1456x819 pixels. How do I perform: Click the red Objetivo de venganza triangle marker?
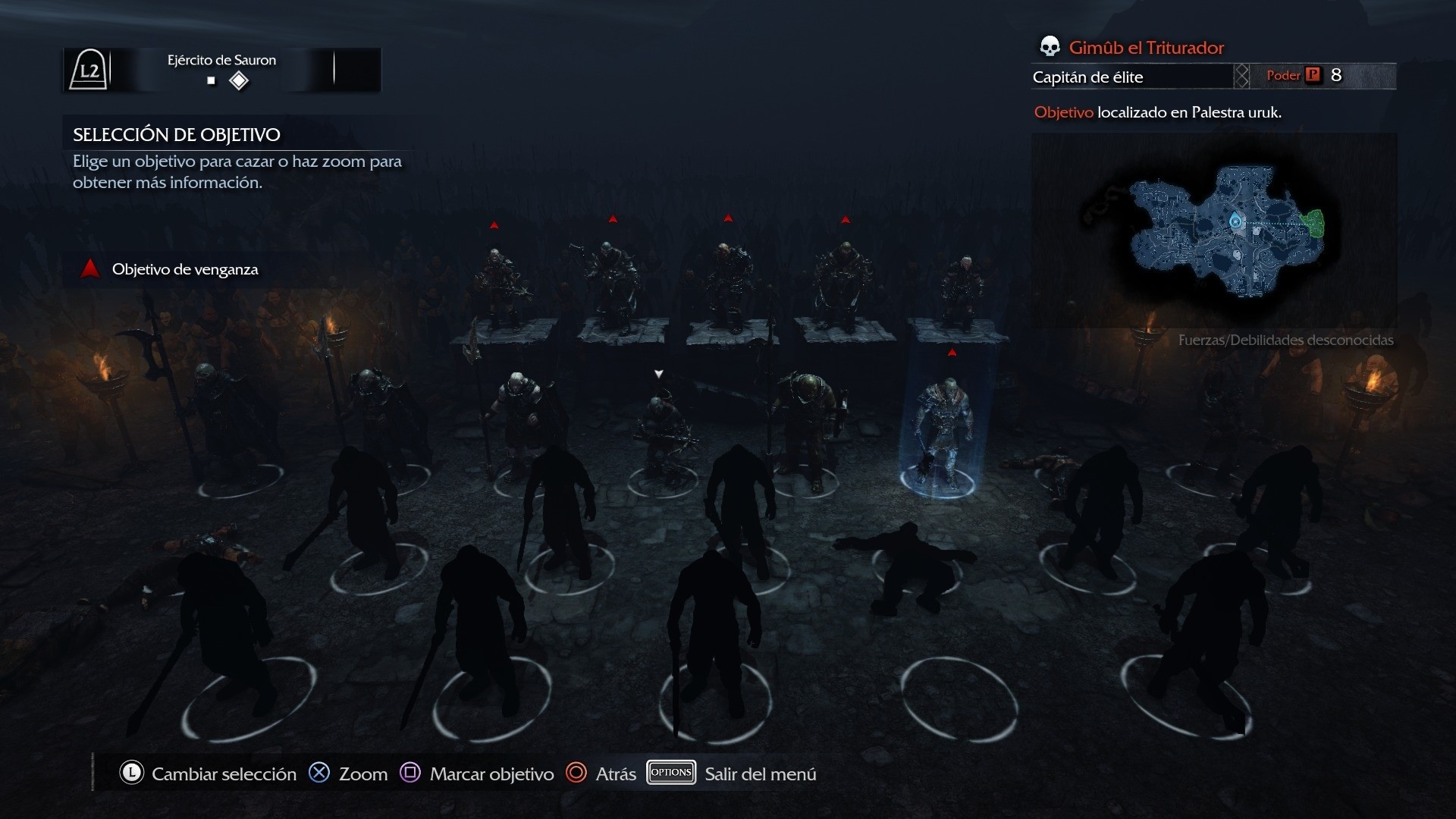coord(89,267)
